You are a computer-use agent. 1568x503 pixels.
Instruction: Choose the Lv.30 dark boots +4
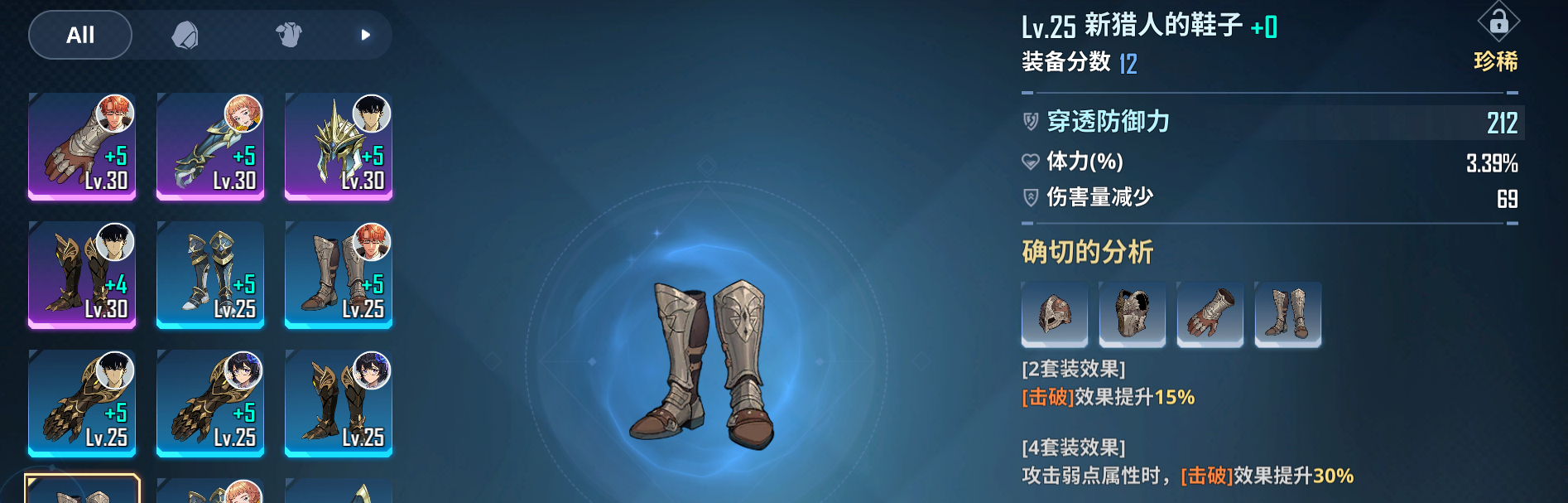pos(82,275)
